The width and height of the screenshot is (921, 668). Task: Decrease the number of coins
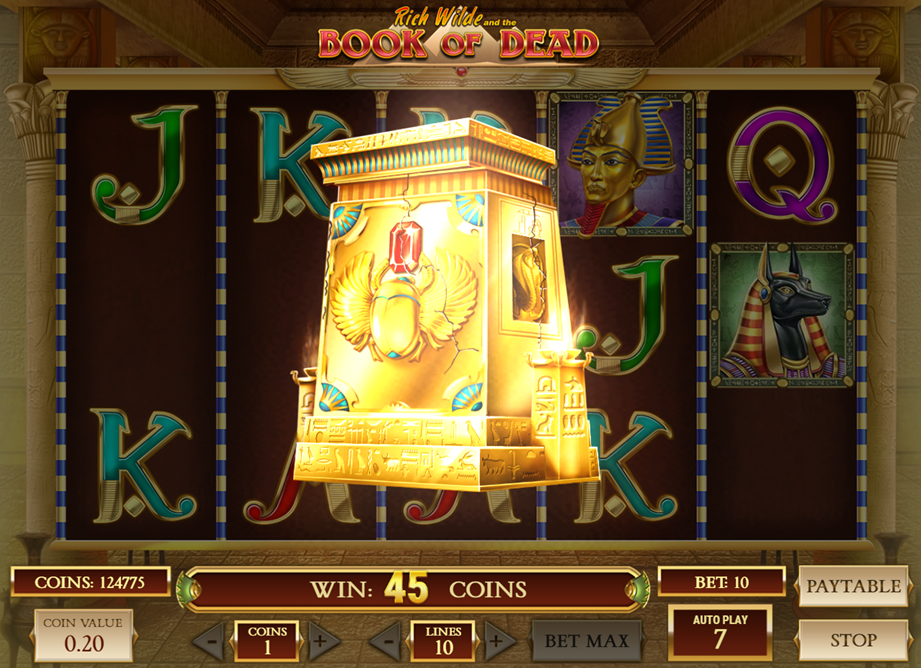[208, 640]
